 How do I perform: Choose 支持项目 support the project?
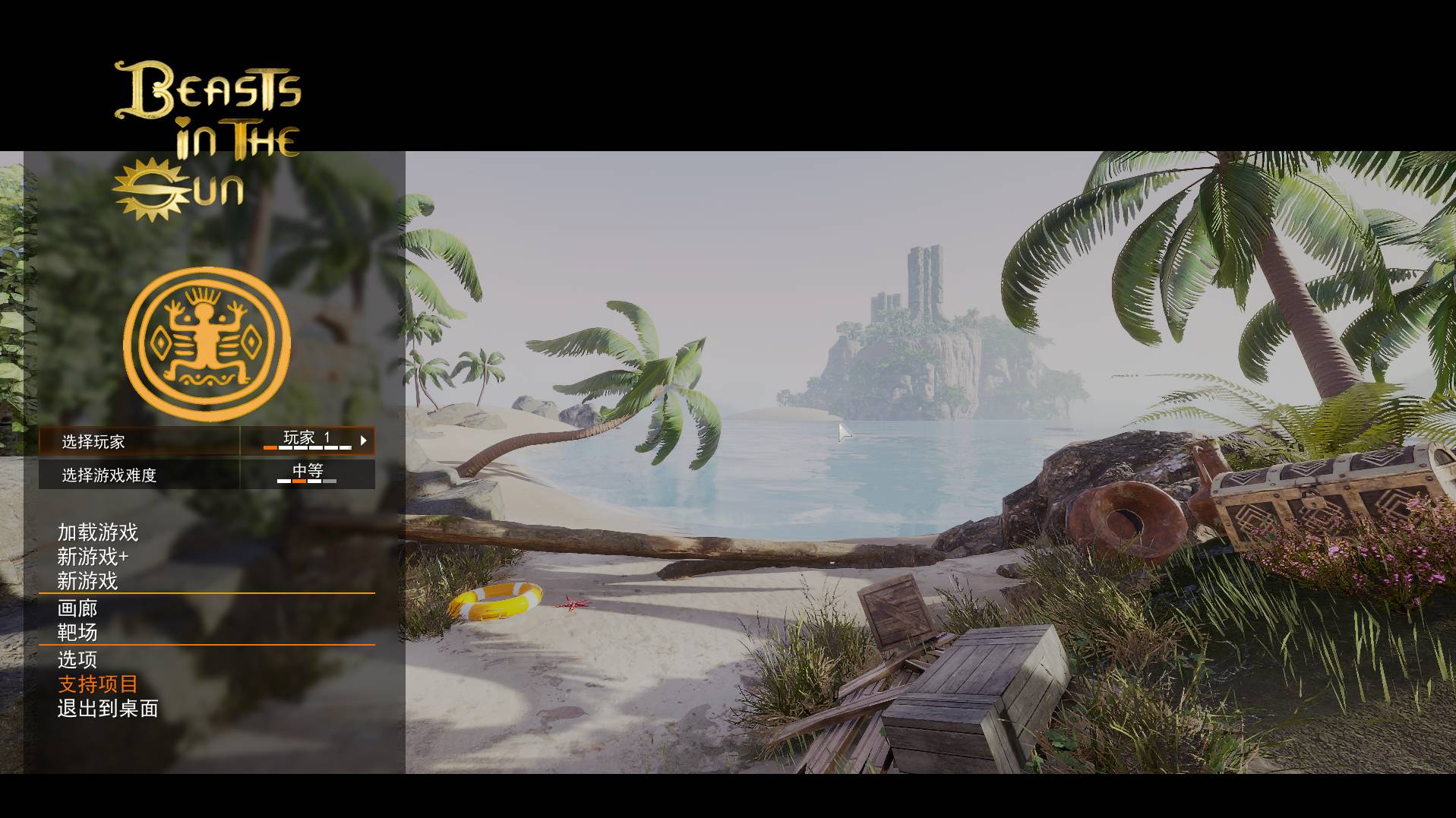click(98, 684)
